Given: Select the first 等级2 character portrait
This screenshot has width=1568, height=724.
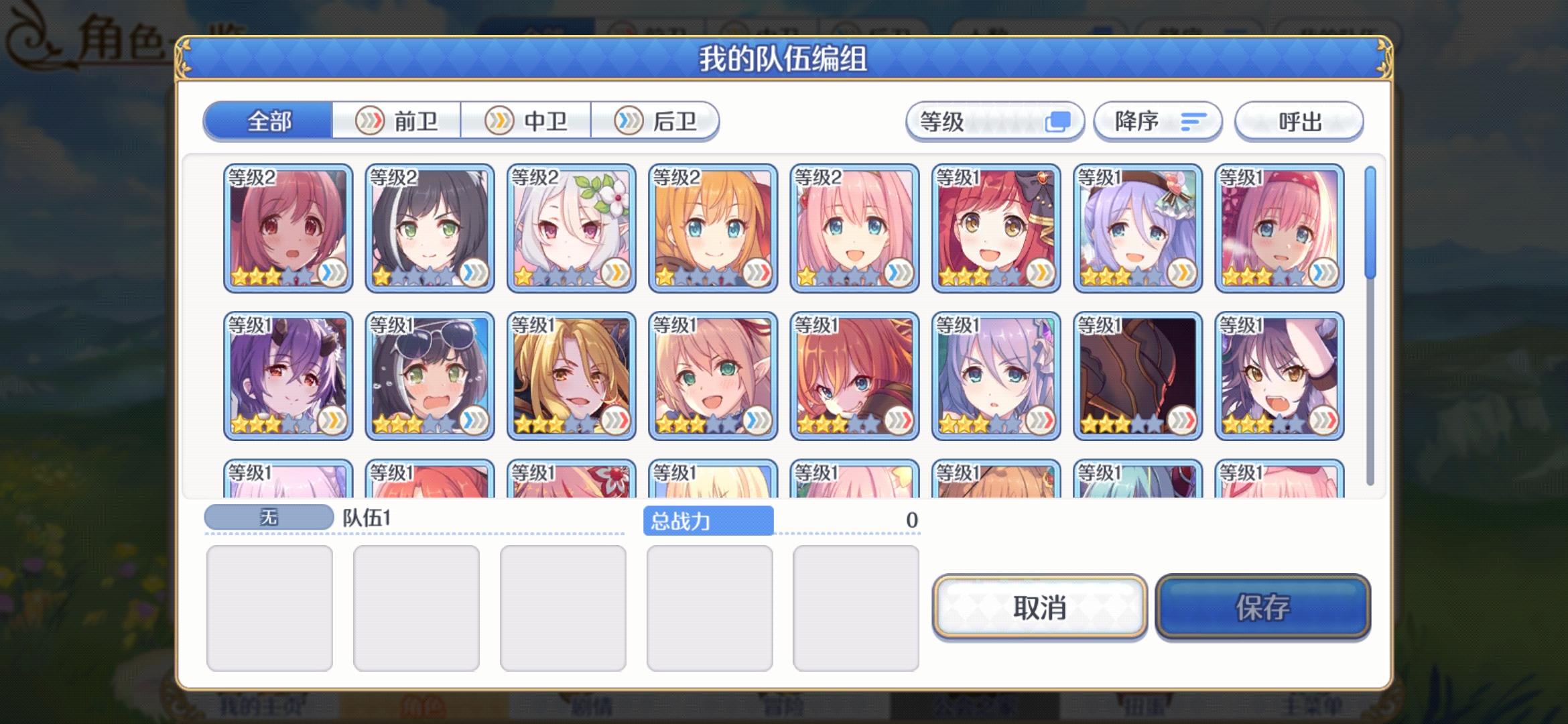Looking at the screenshot, I should coord(287,228).
